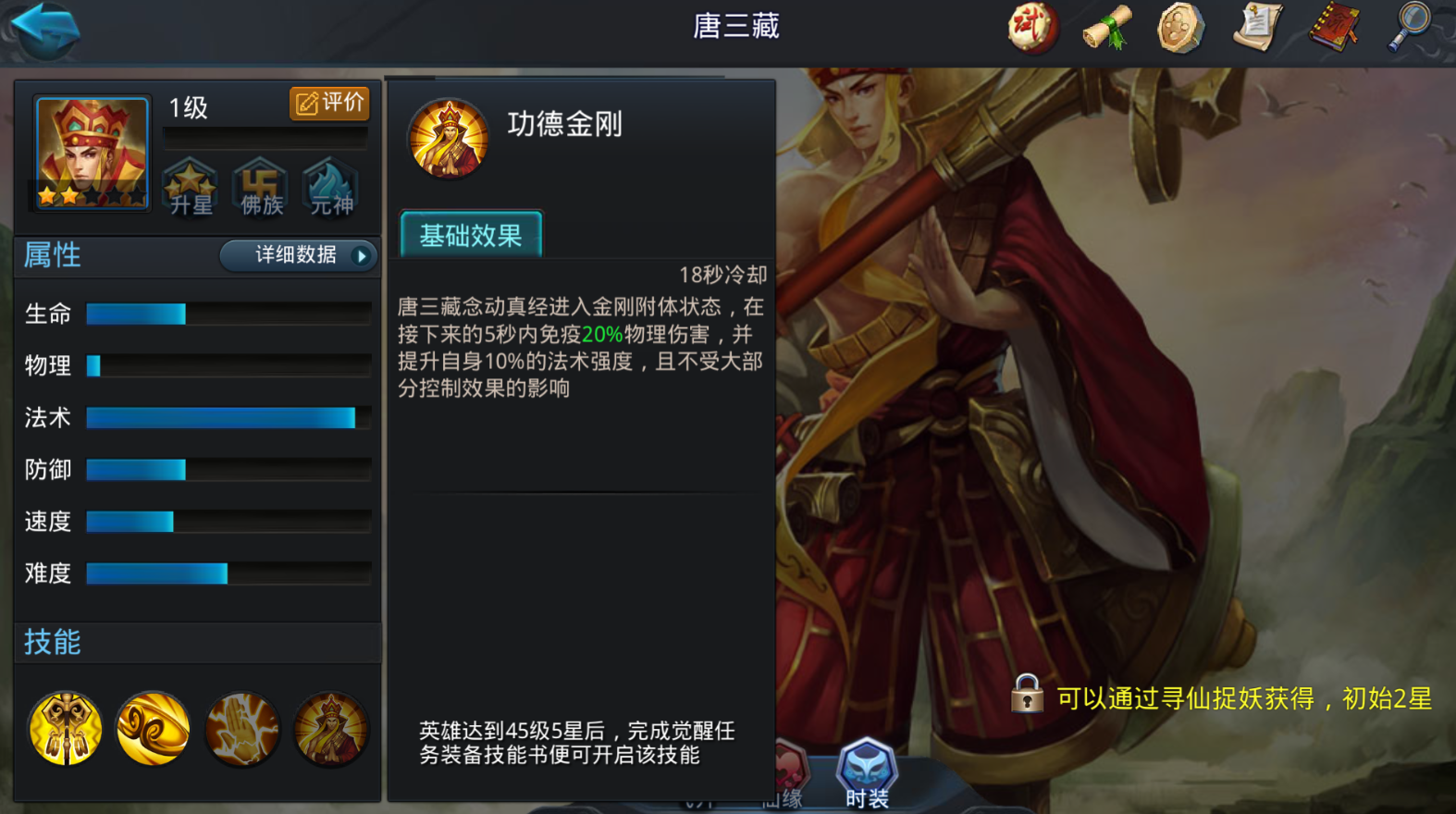
Task: Open the 寻仙 trial dice icon in toolbar
Action: [x=1030, y=28]
